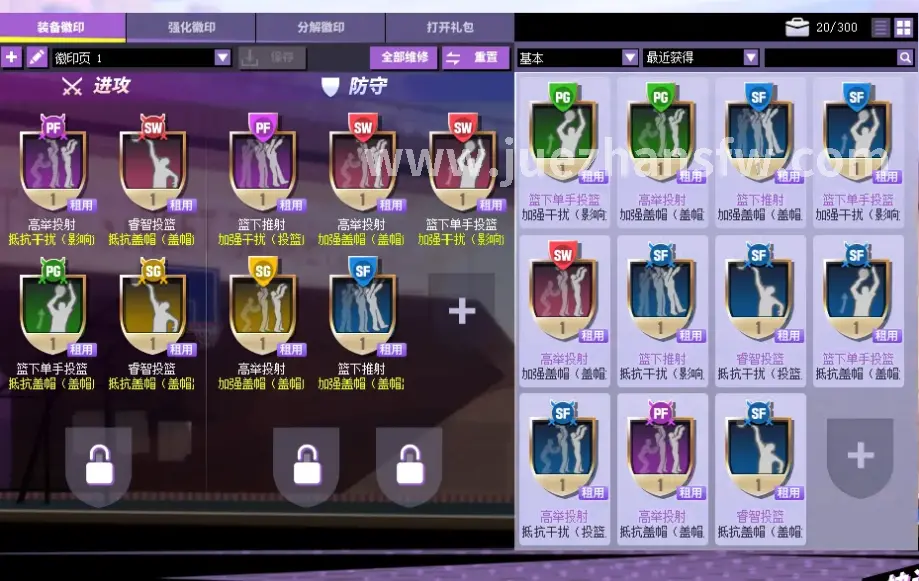The image size is (919, 581).
Task: Click the empty inventory slot plus icon
Action: click(x=860, y=457)
